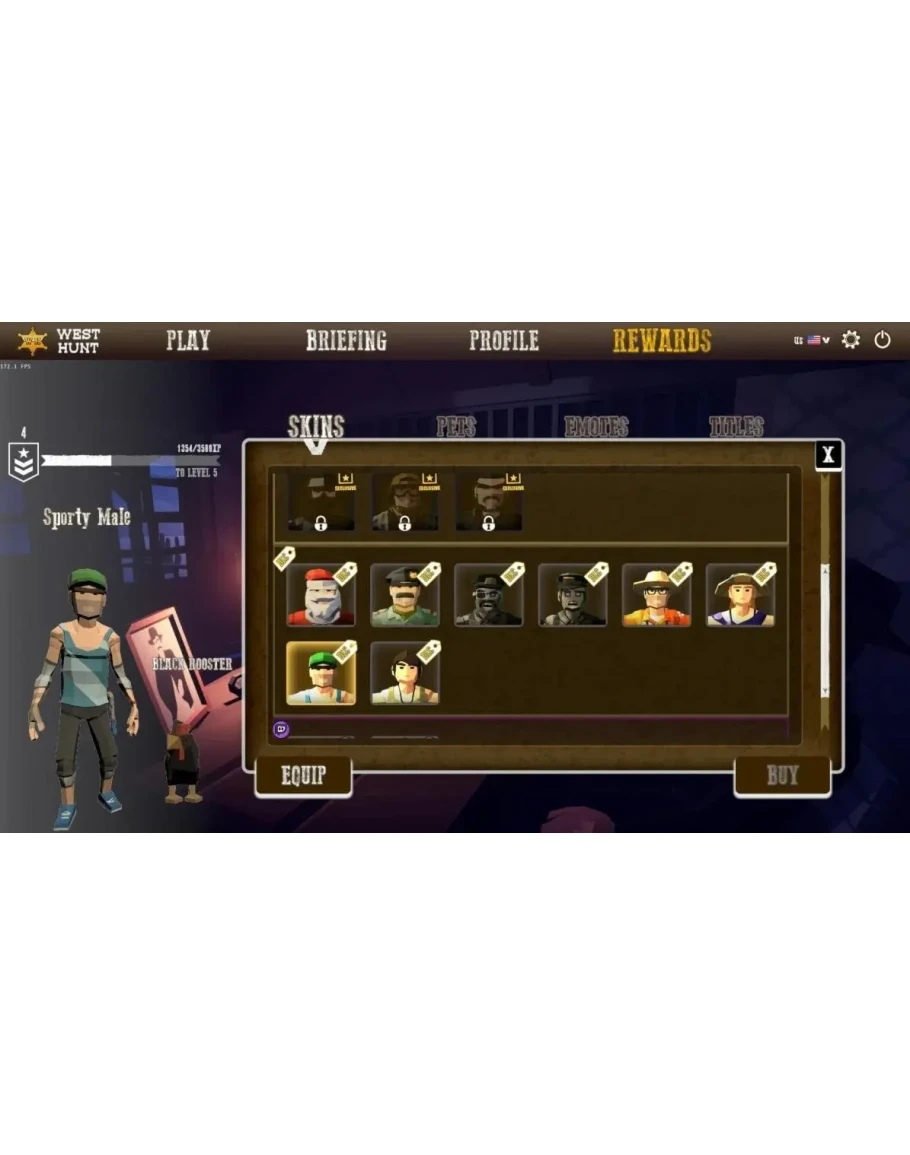
Task: Show the Titles tab
Action: (736, 428)
